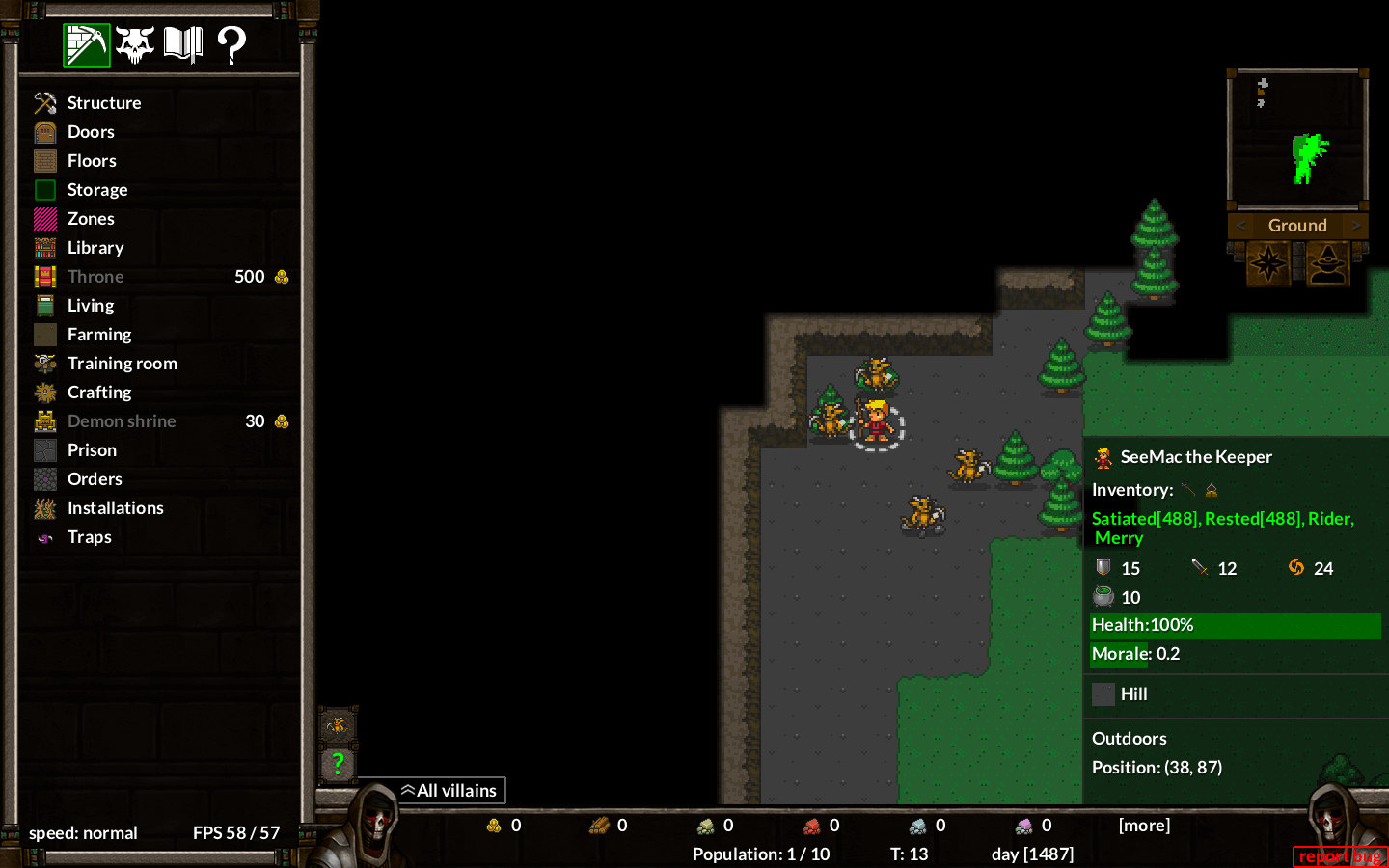This screenshot has width=1389, height=868.
Task: Select the Prison build option
Action: click(x=92, y=450)
